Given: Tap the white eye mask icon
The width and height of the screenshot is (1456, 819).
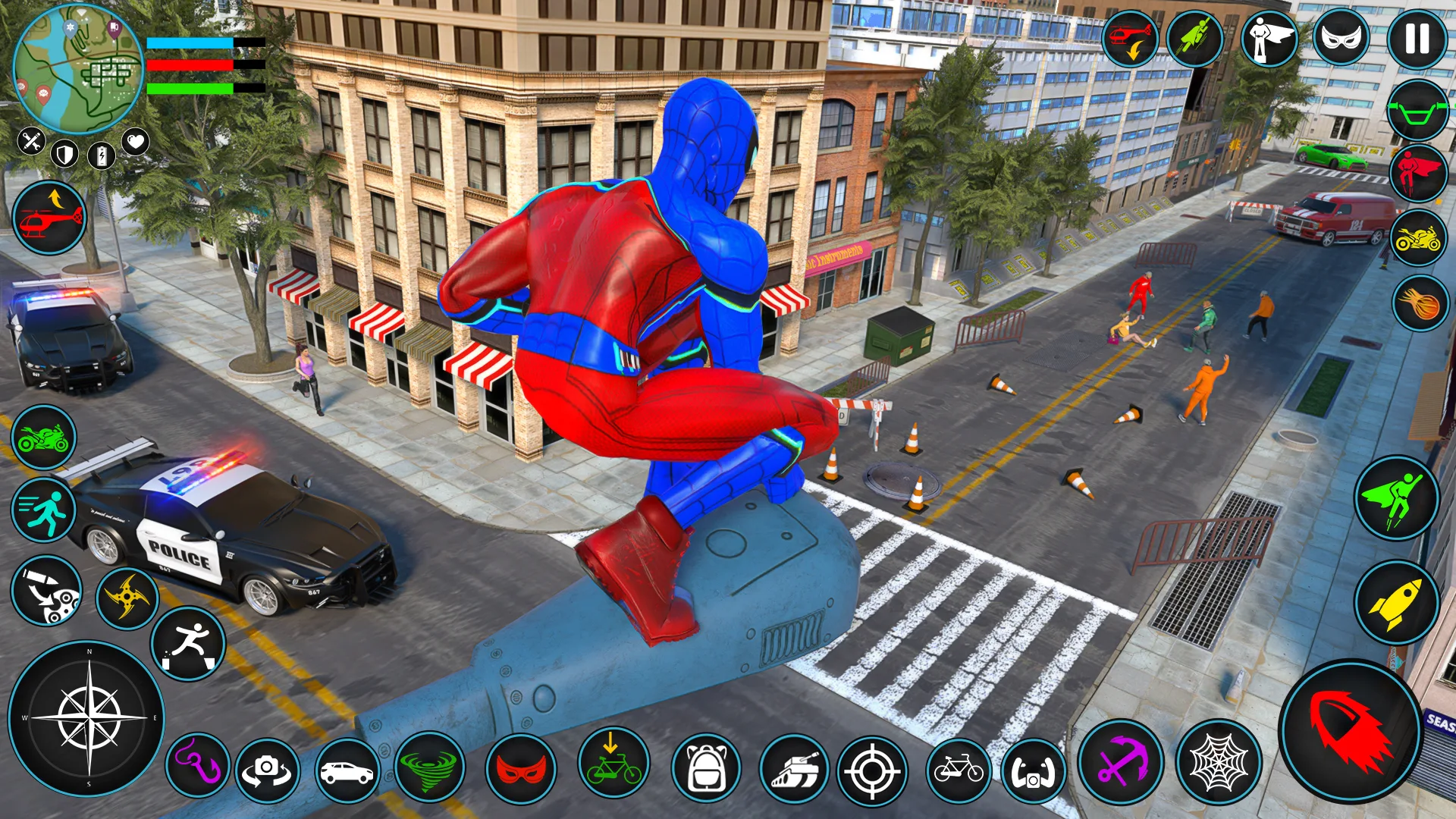Looking at the screenshot, I should click(1341, 37).
